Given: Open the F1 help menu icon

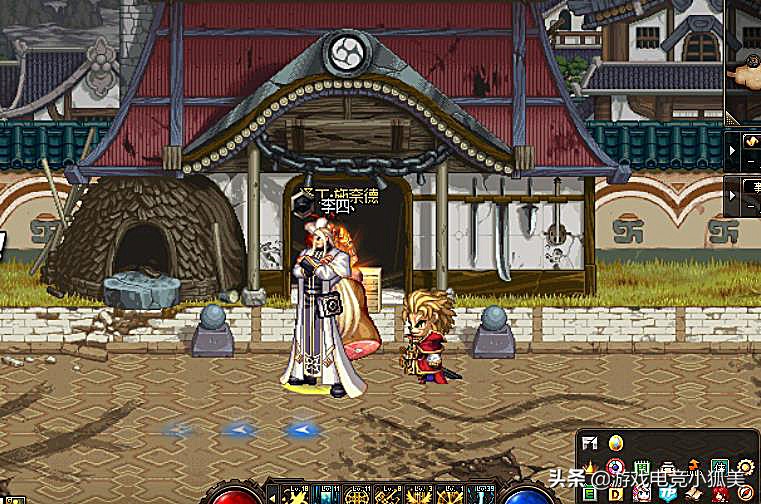Looking at the screenshot, I should point(589,443).
